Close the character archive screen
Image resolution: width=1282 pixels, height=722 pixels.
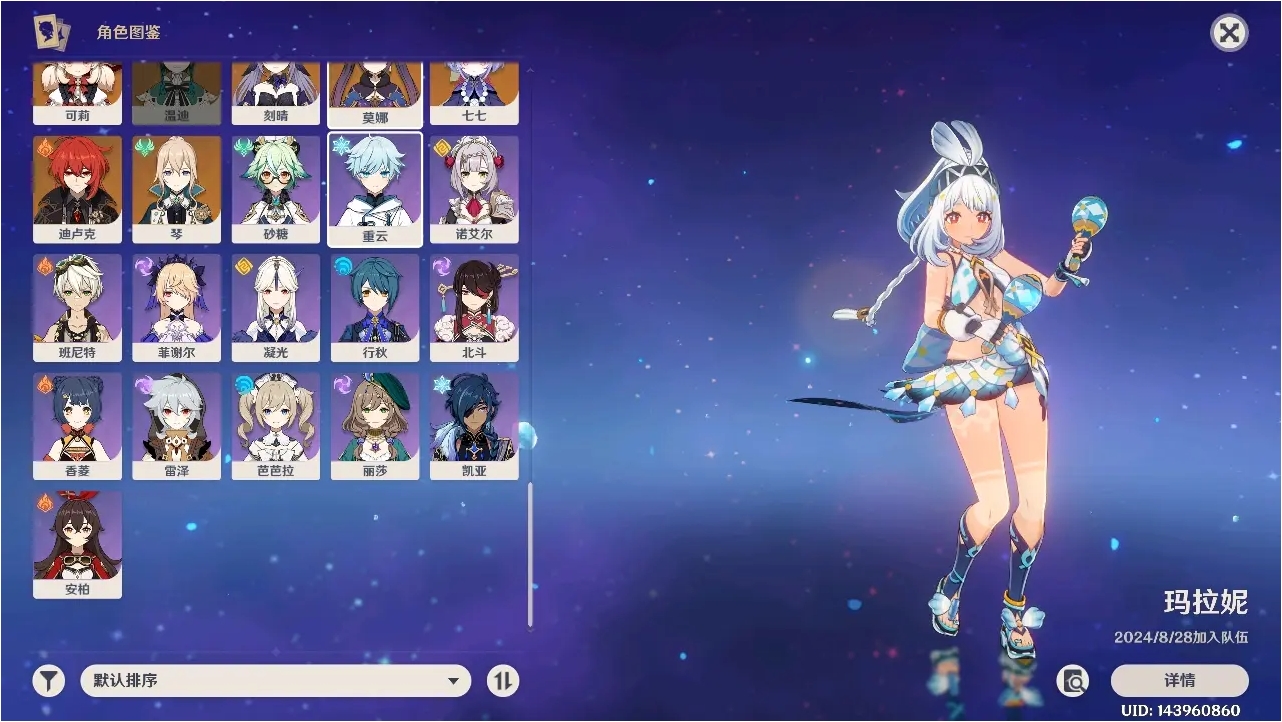[1228, 33]
